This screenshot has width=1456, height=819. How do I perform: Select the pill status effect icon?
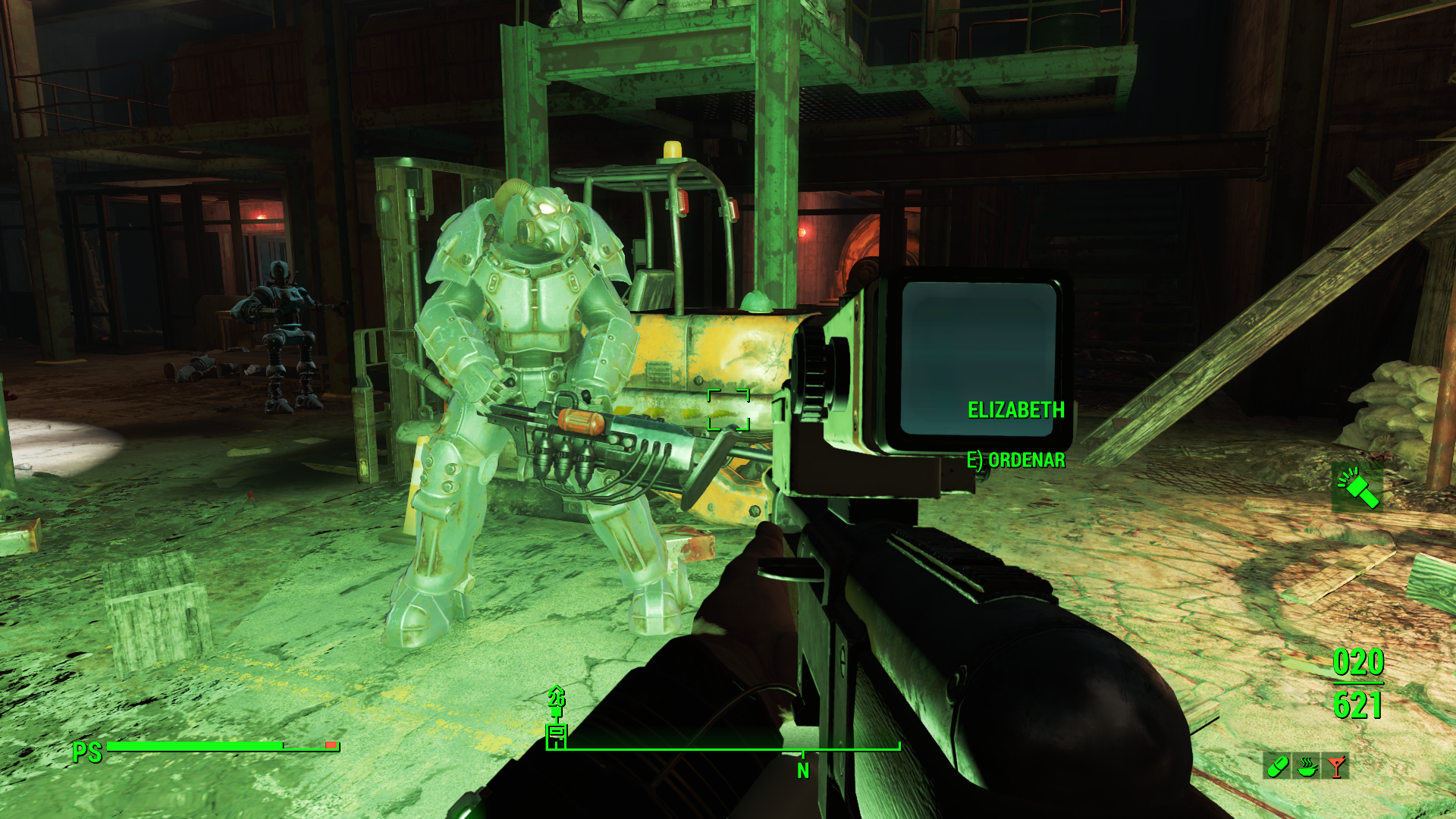(x=1277, y=766)
